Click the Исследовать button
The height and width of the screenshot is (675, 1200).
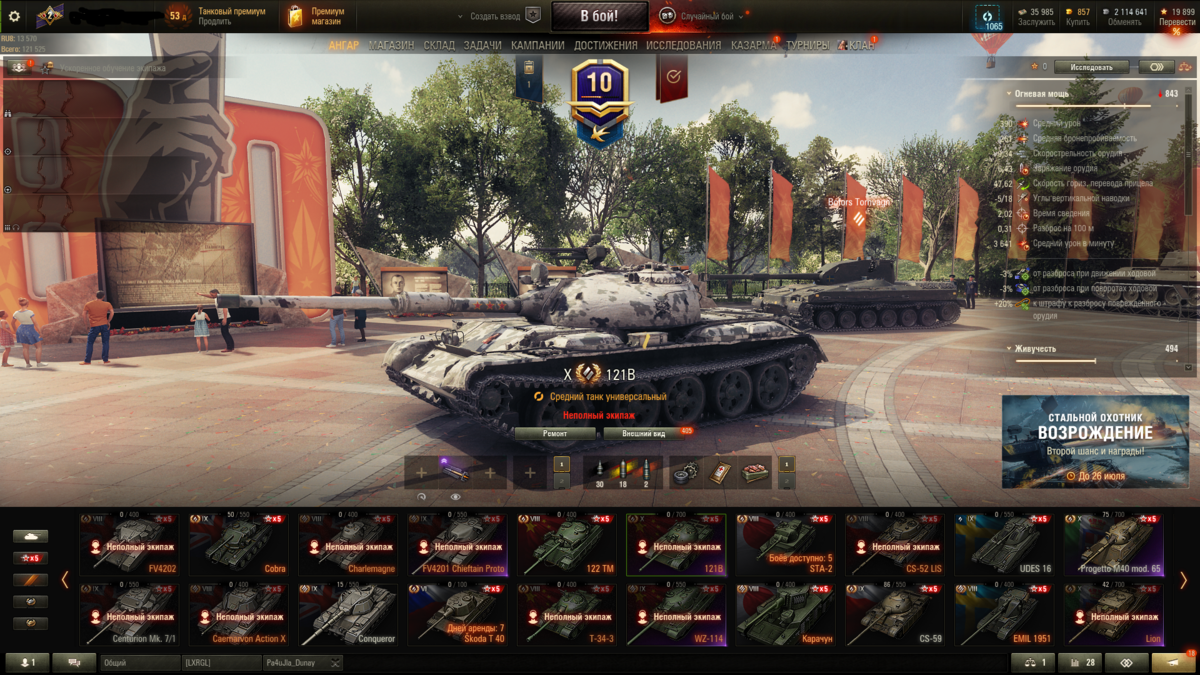coord(1091,67)
